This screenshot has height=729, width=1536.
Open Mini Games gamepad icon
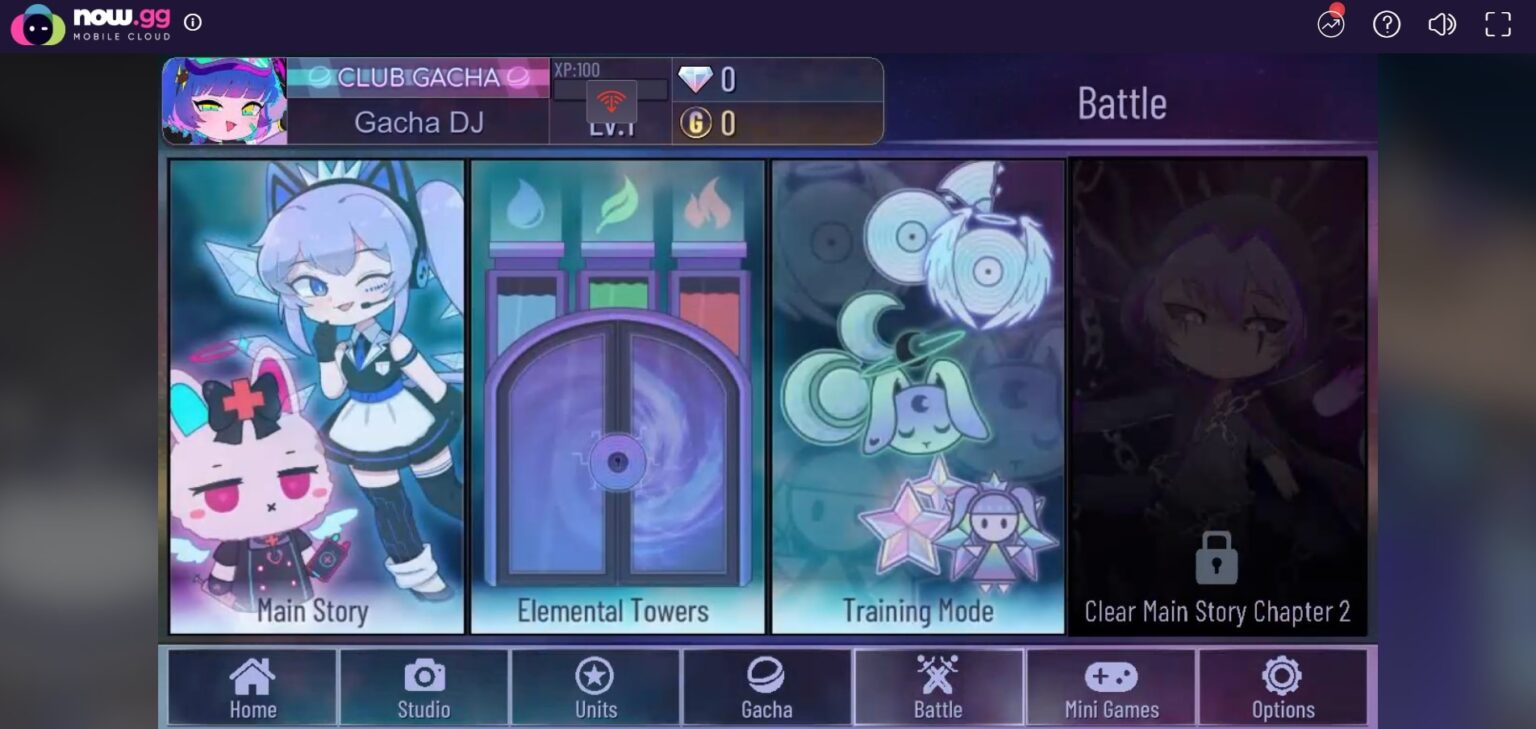[x=1111, y=678]
